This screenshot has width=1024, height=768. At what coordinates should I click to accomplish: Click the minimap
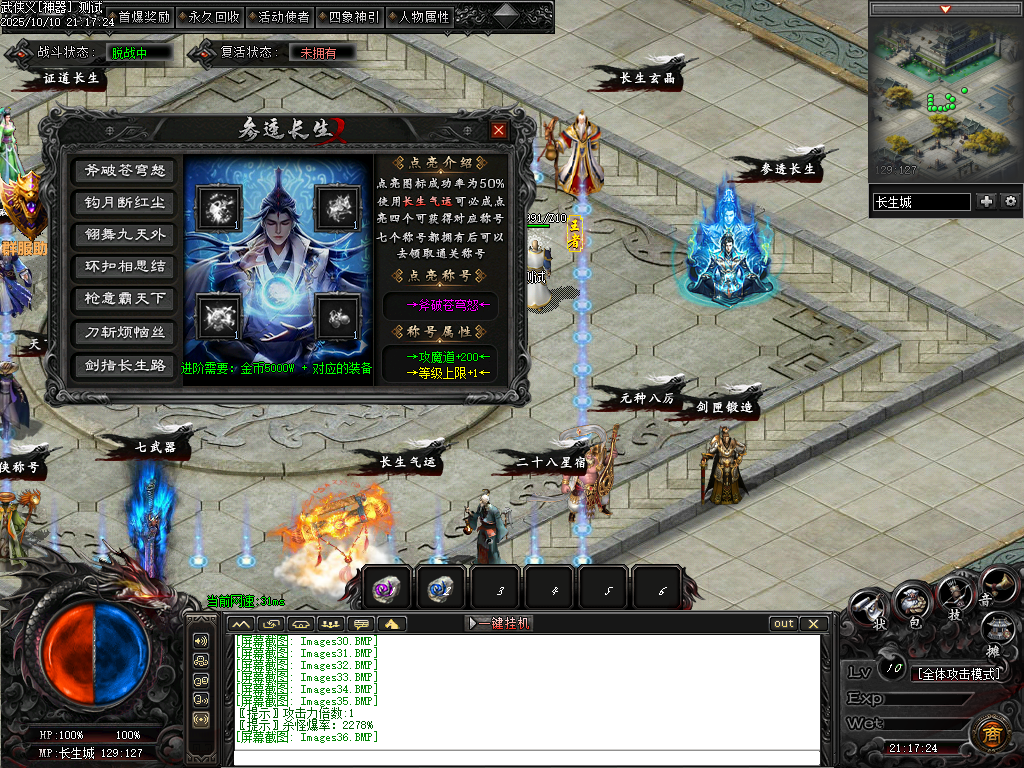945,97
